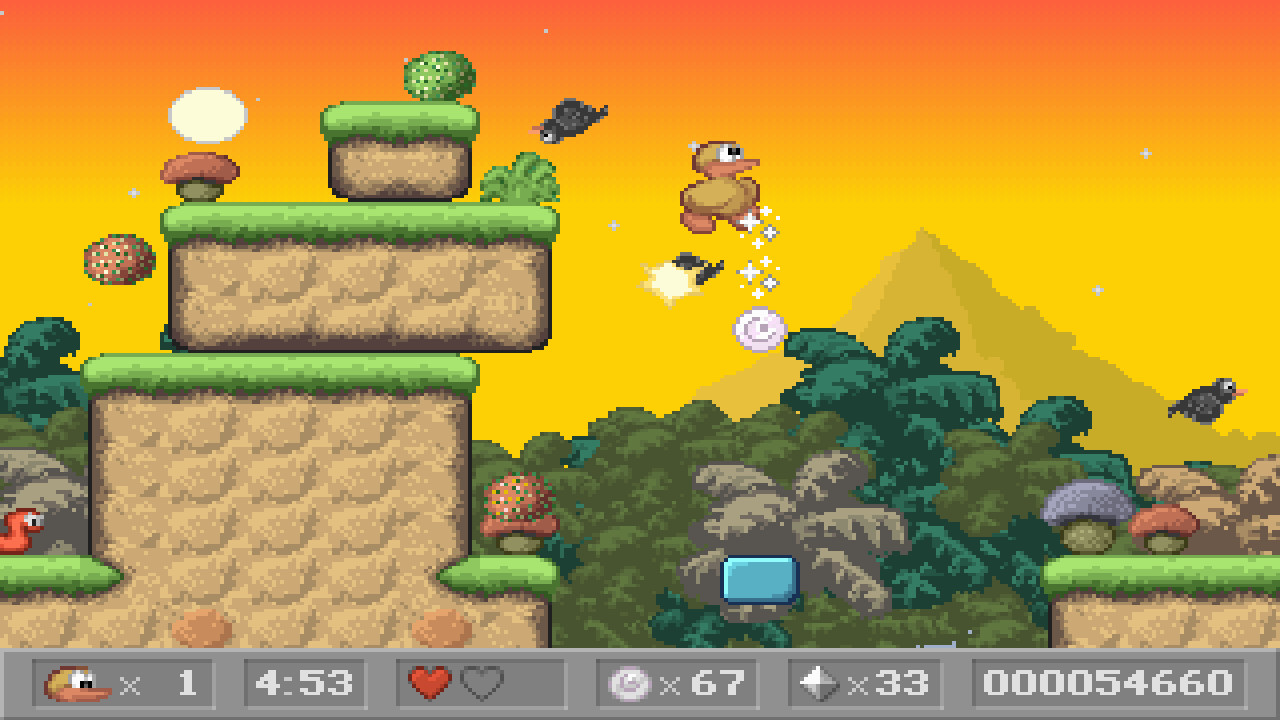This screenshot has width=1280, height=720.
Task: Click the glowing white moon in the sky
Action: point(207,113)
